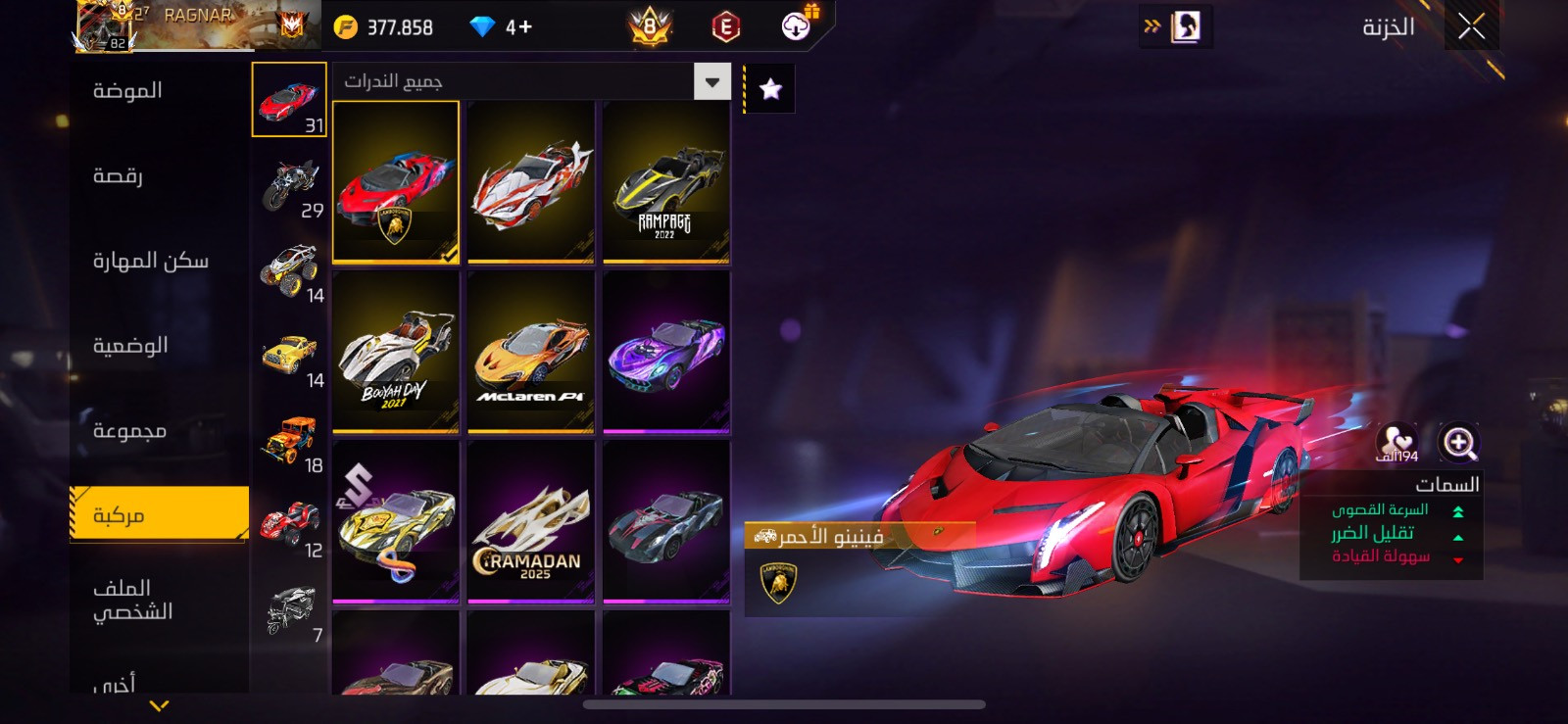This screenshot has height=724, width=1568.
Task: Choose the Ramadan 2025 skin
Action: [x=531, y=521]
